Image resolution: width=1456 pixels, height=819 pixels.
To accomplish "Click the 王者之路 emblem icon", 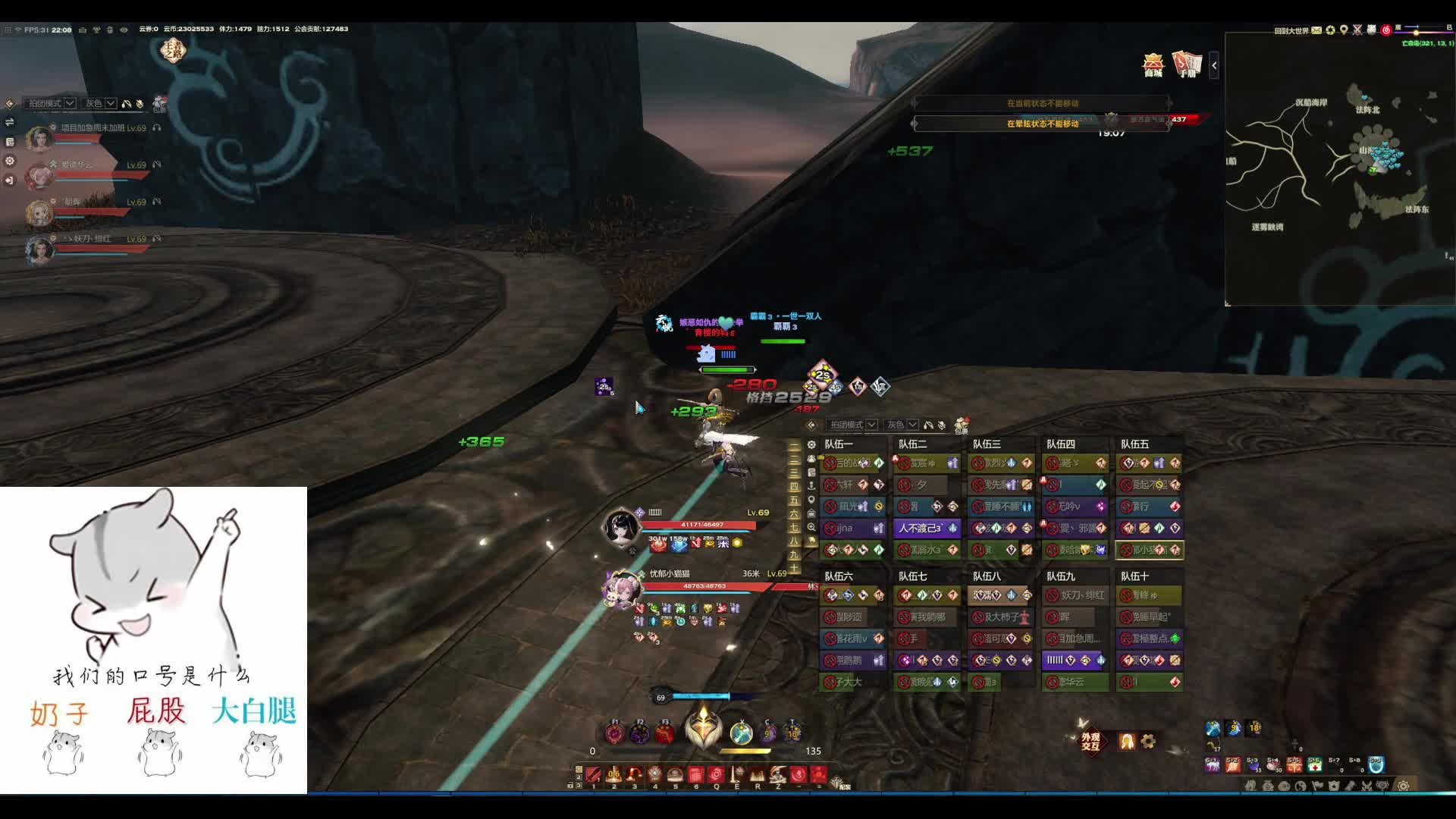I will [174, 51].
